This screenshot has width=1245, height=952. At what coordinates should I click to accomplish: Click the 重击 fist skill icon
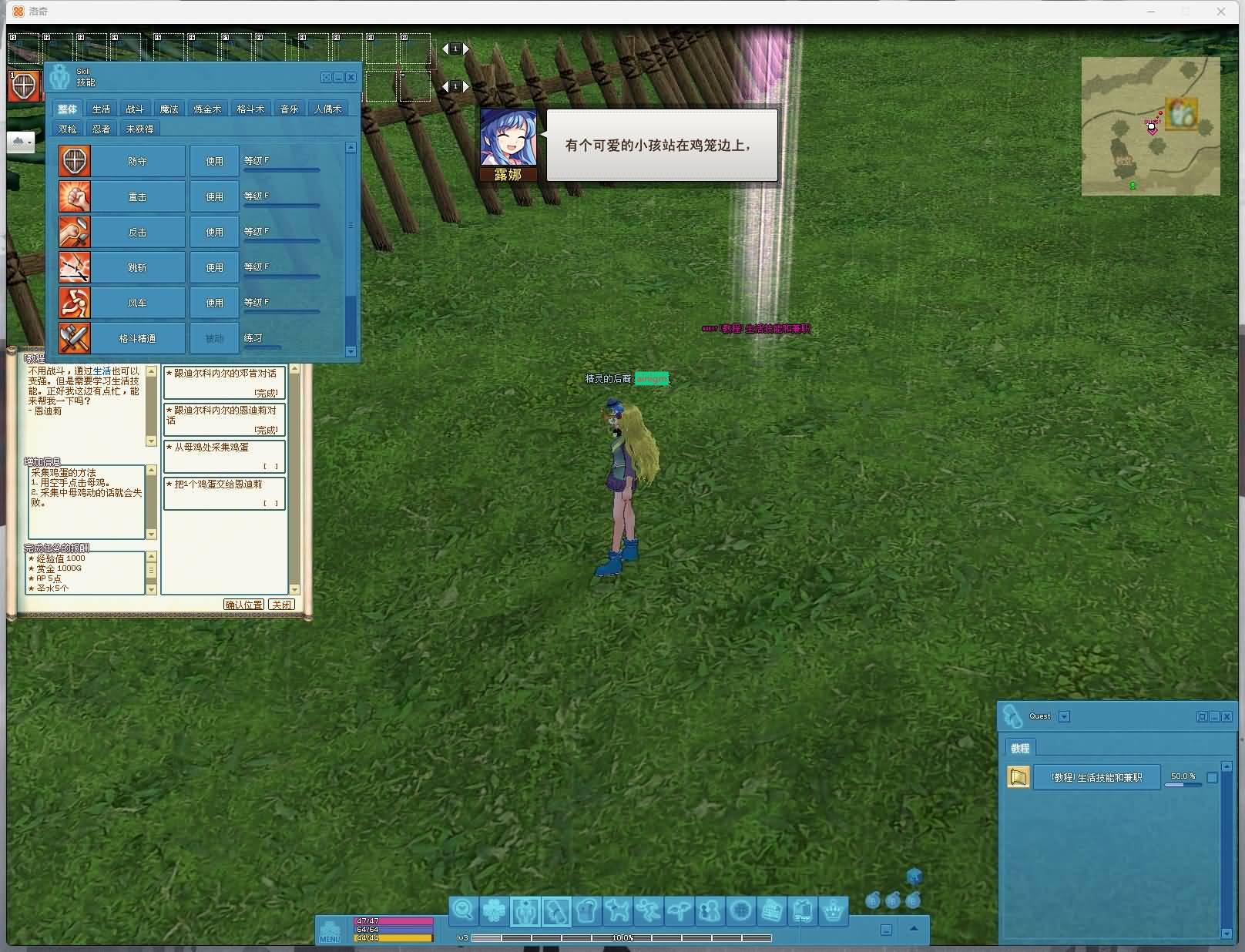75,197
